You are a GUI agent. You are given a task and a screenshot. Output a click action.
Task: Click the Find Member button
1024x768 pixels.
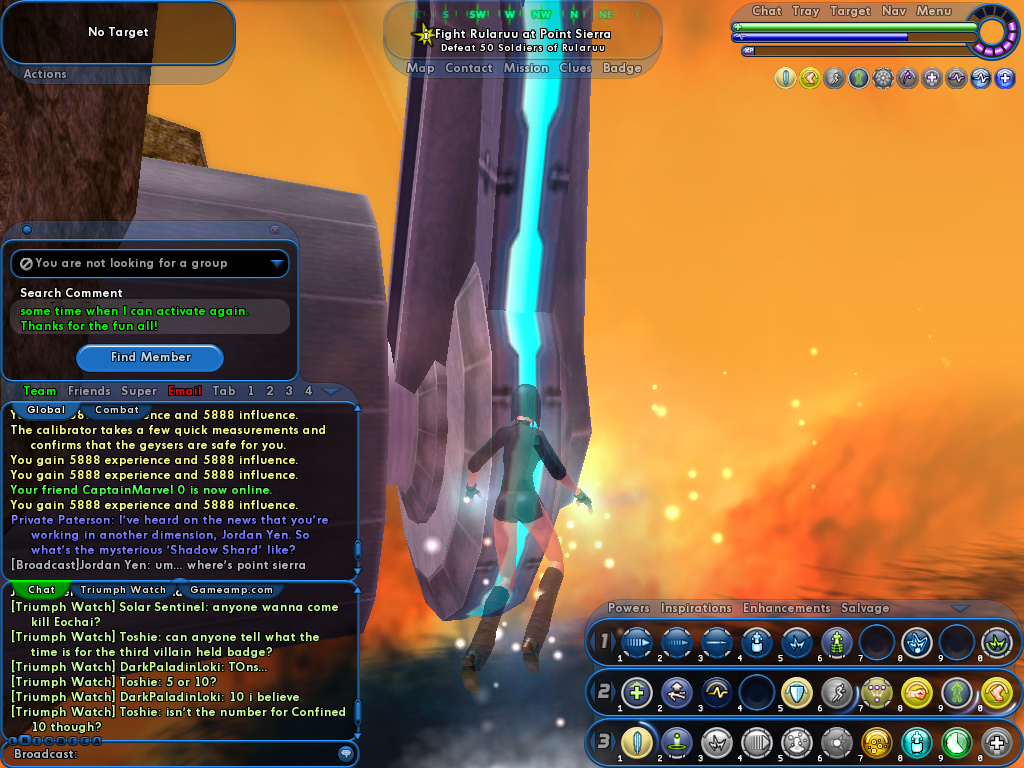(150, 357)
